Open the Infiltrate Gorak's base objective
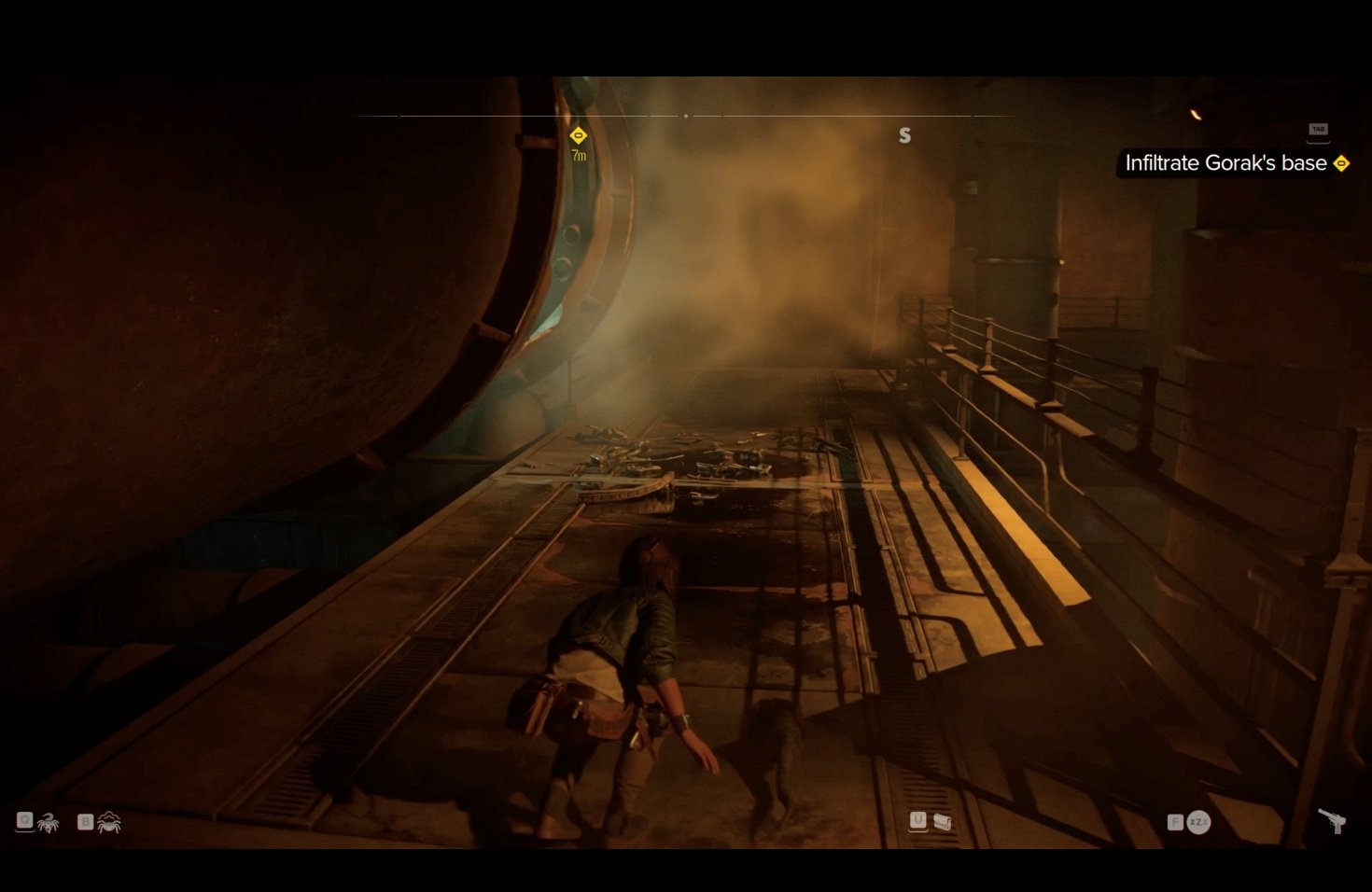Viewport: 1372px width, 892px height. (x=1225, y=163)
